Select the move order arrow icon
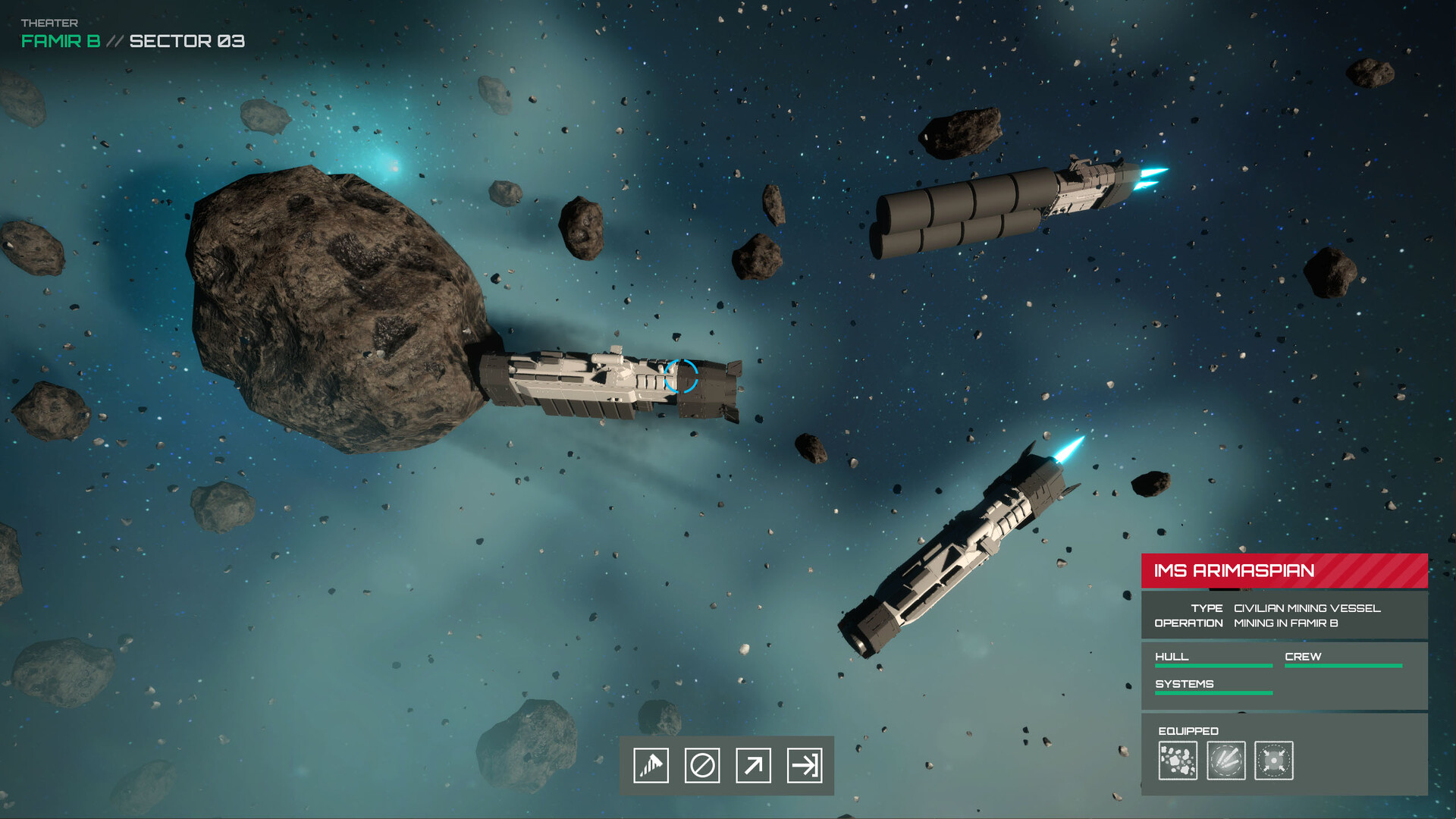This screenshot has height=819, width=1456. click(754, 766)
